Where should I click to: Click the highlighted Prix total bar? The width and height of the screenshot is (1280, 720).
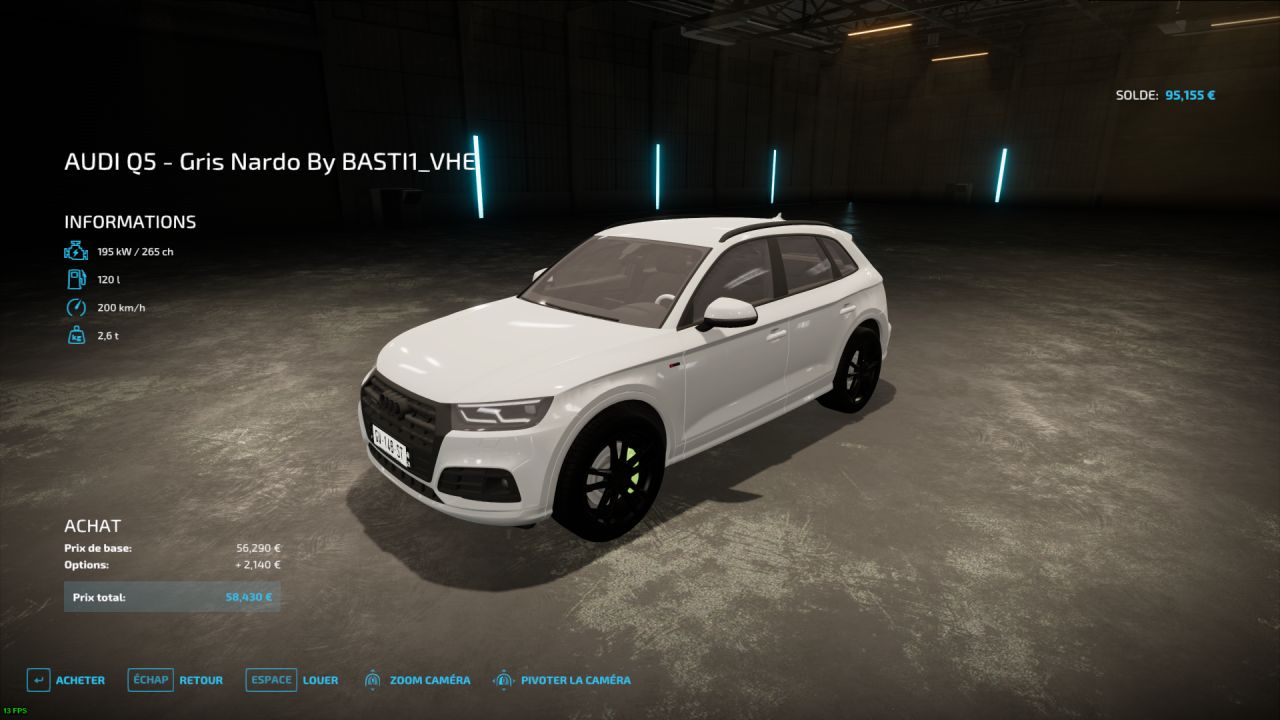click(x=172, y=596)
